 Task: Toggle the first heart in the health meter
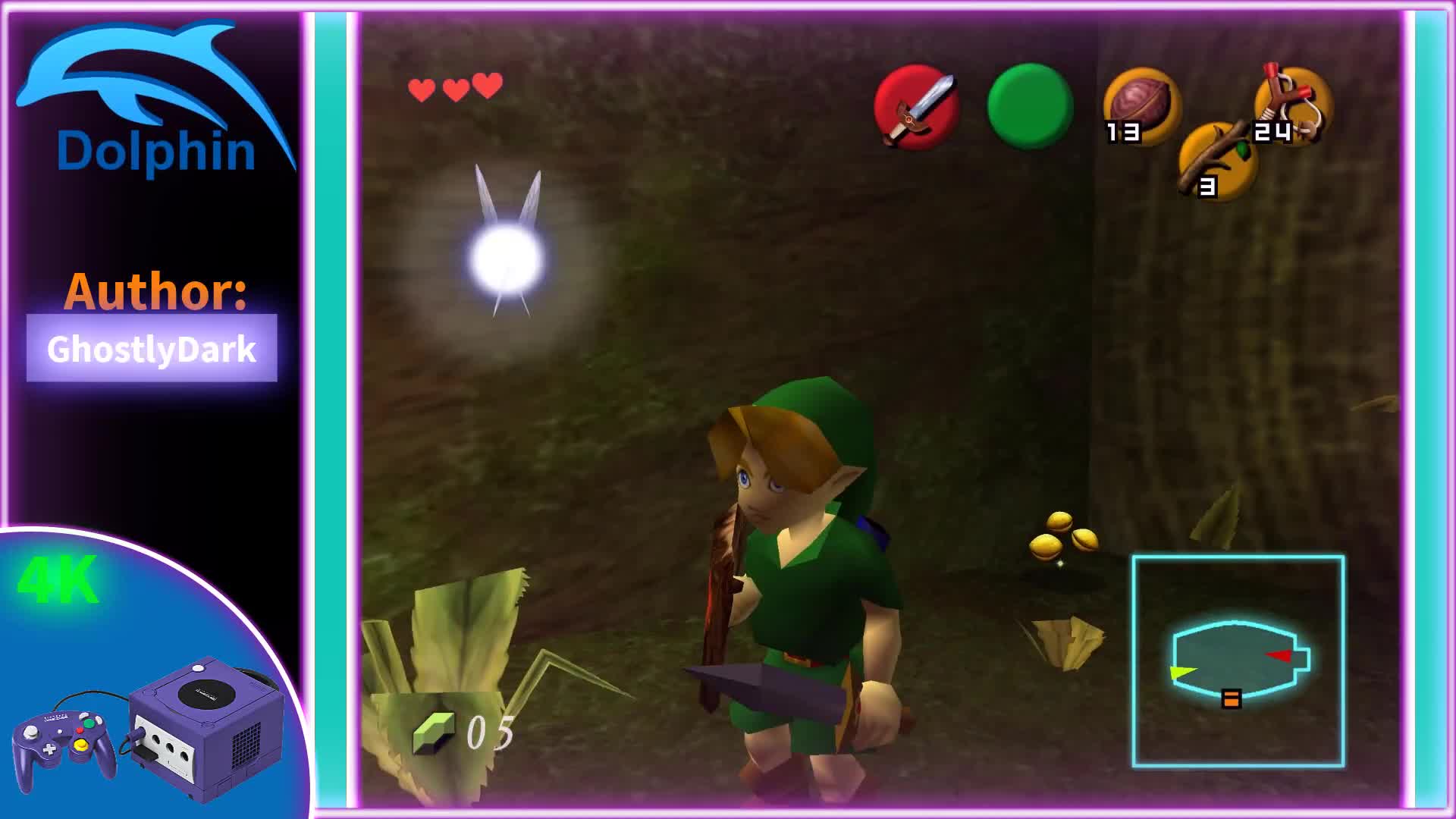click(x=419, y=87)
